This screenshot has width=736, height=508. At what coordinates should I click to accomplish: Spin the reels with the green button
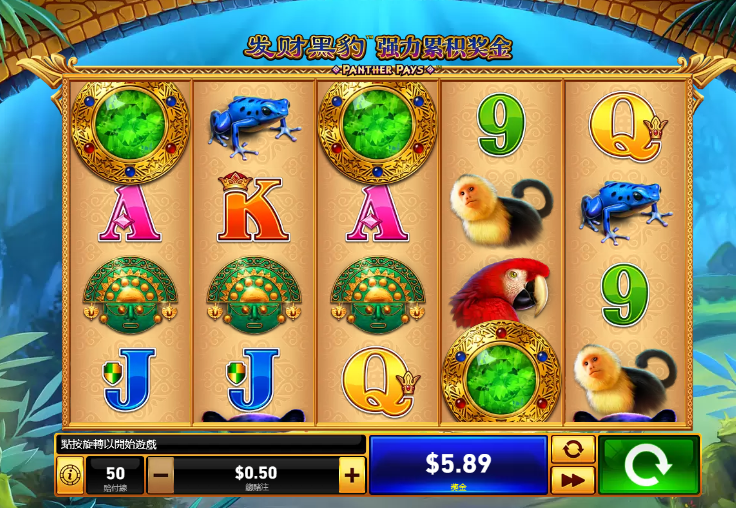[648, 465]
